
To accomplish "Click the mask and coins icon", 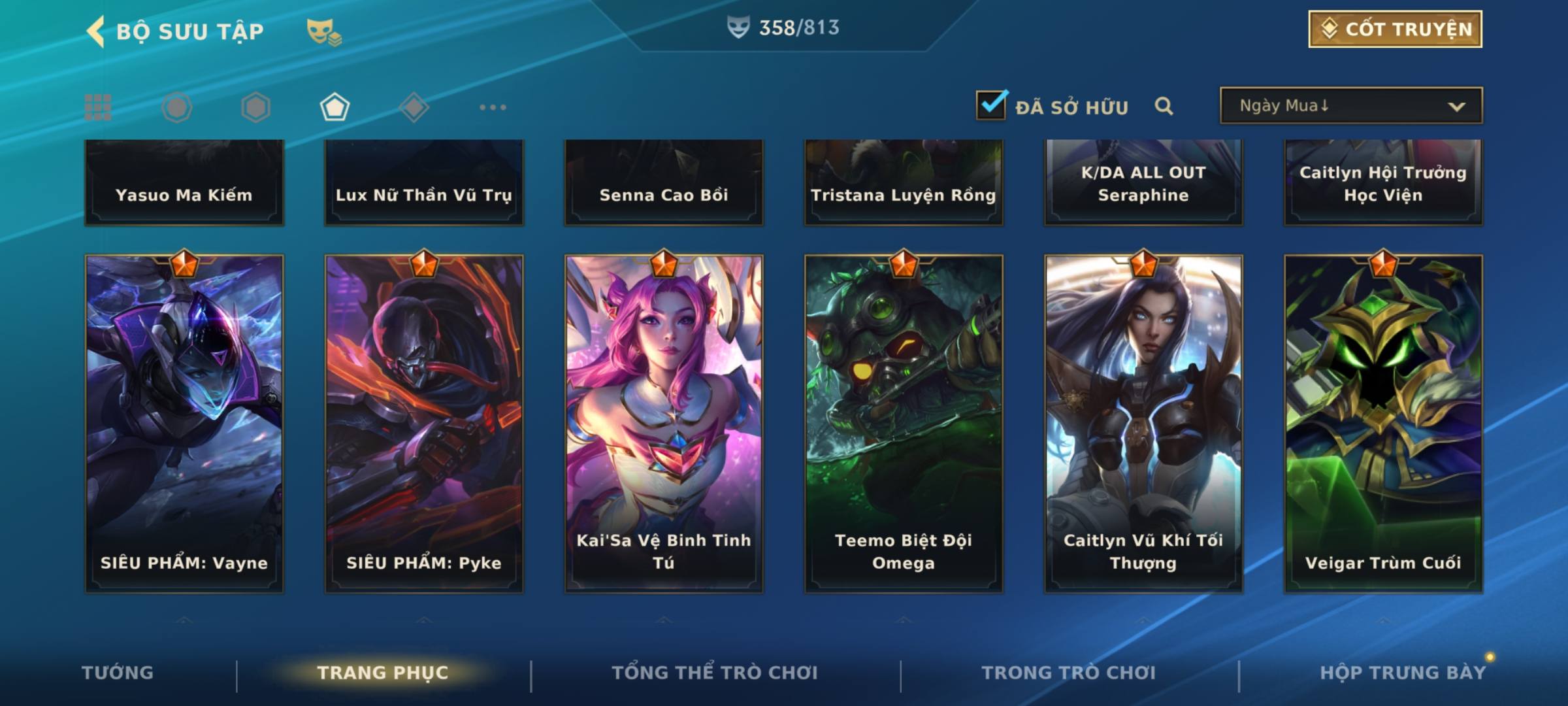I will point(323,31).
